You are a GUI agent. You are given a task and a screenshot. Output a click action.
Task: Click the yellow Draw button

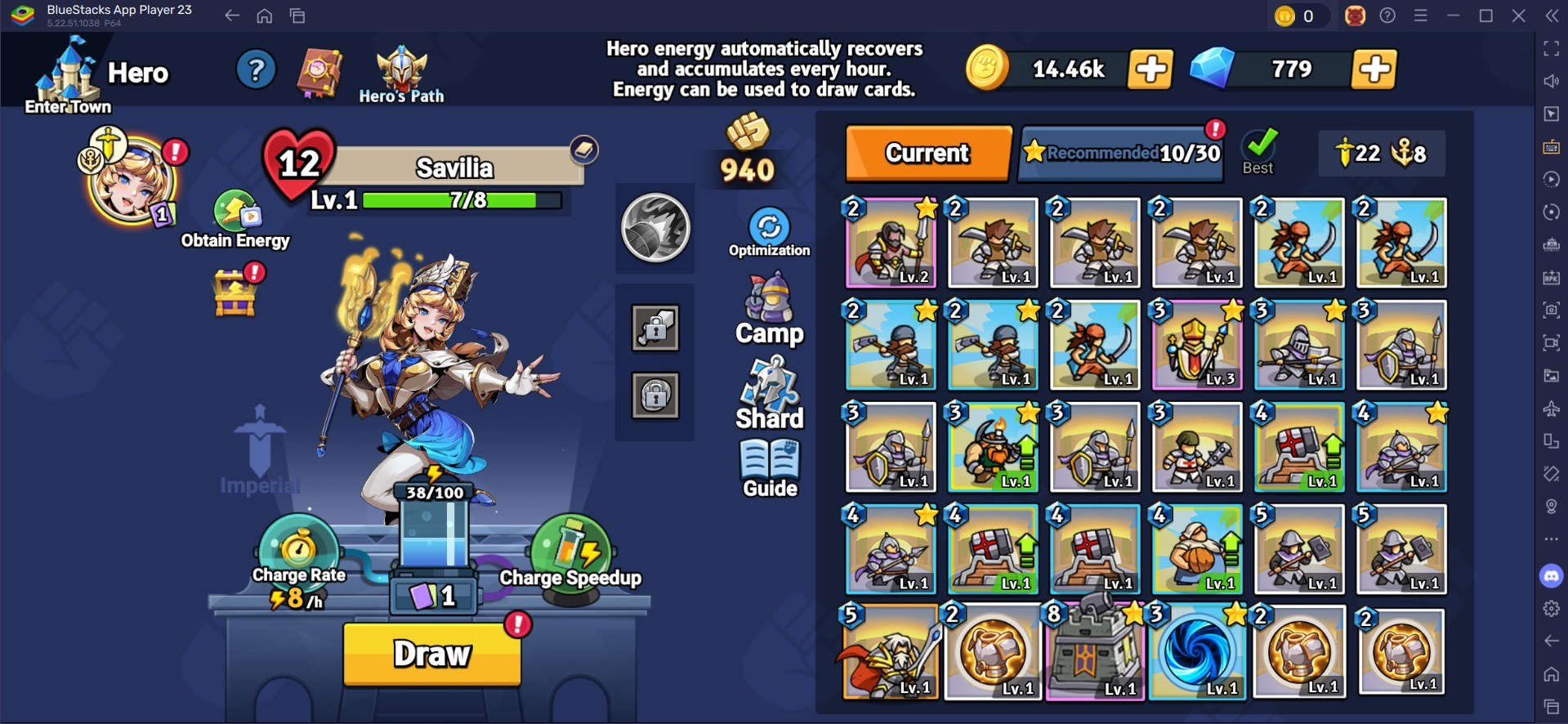click(432, 654)
